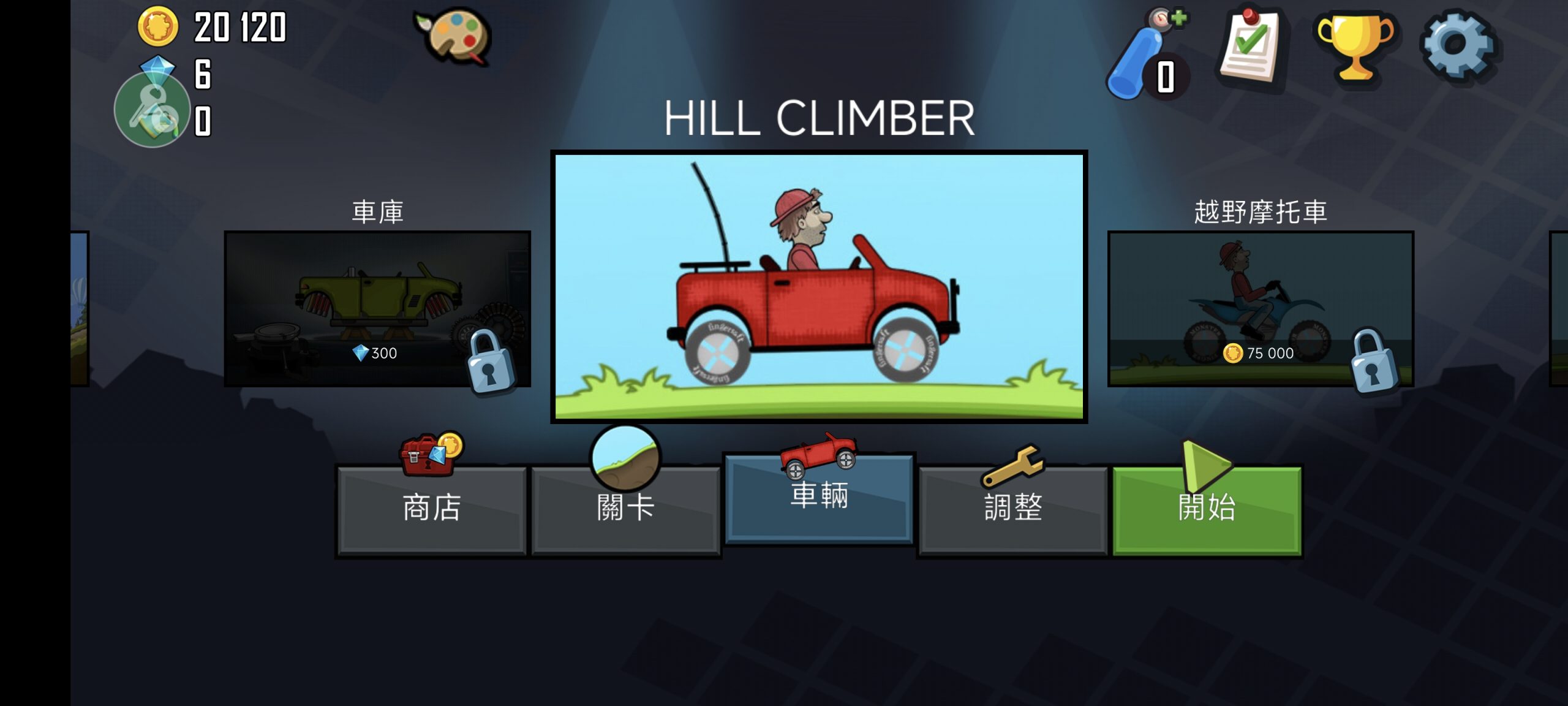Start the race with 開始

[x=1207, y=509]
